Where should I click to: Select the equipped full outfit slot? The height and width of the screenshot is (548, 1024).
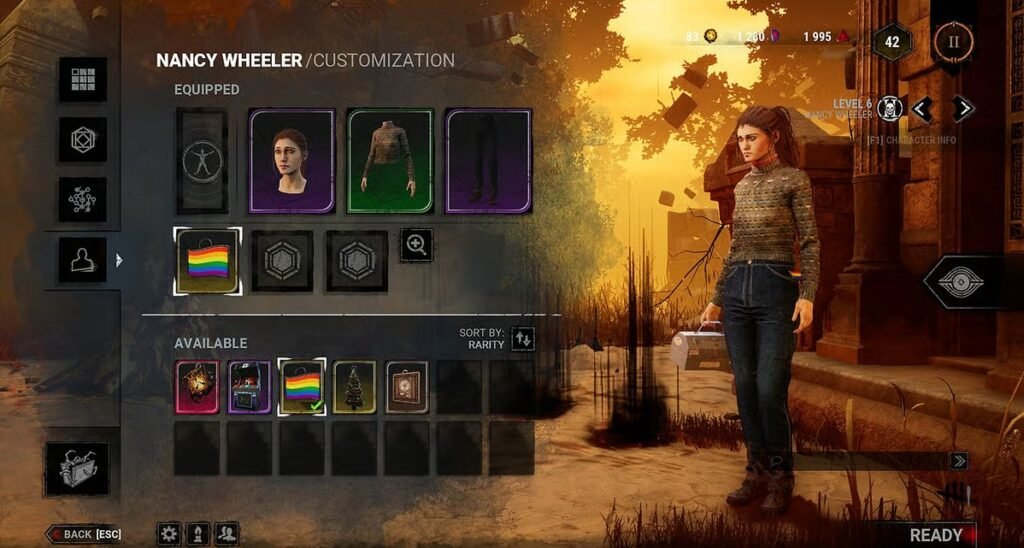pyautogui.click(x=202, y=161)
